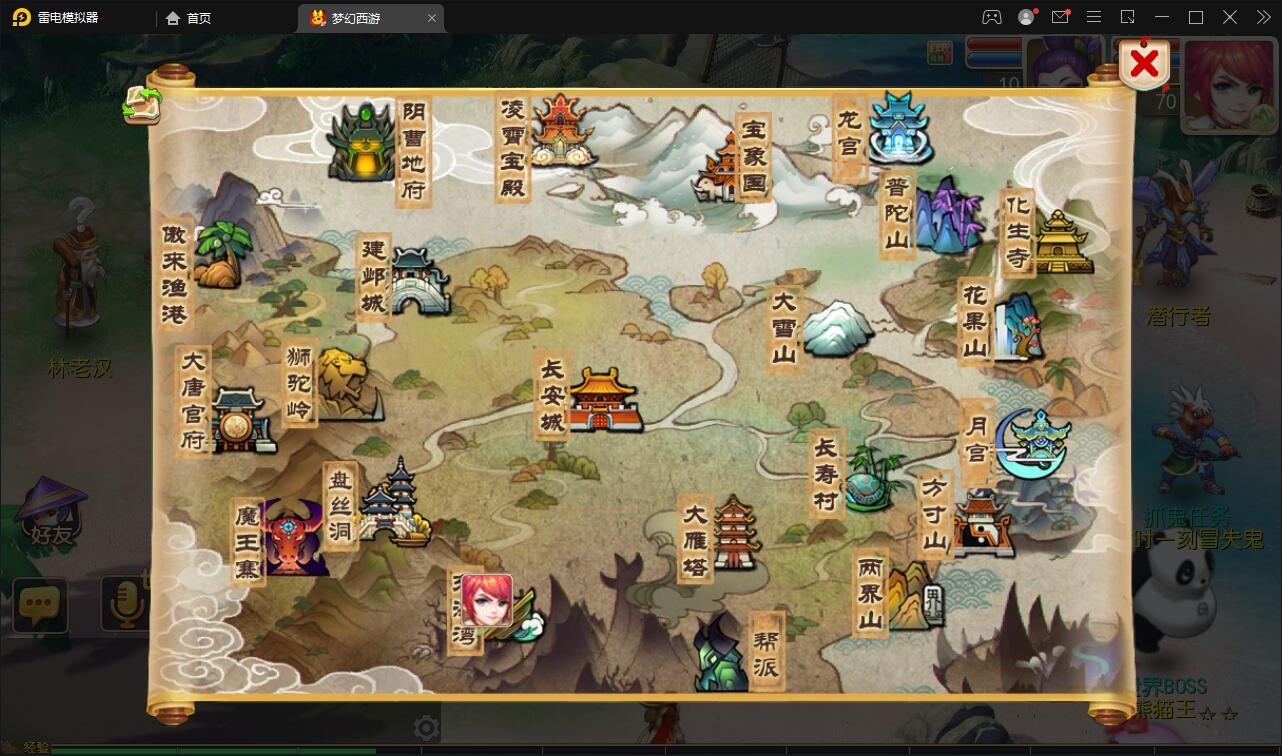Select 阴曹地府 location marker
The image size is (1282, 756).
click(362, 143)
